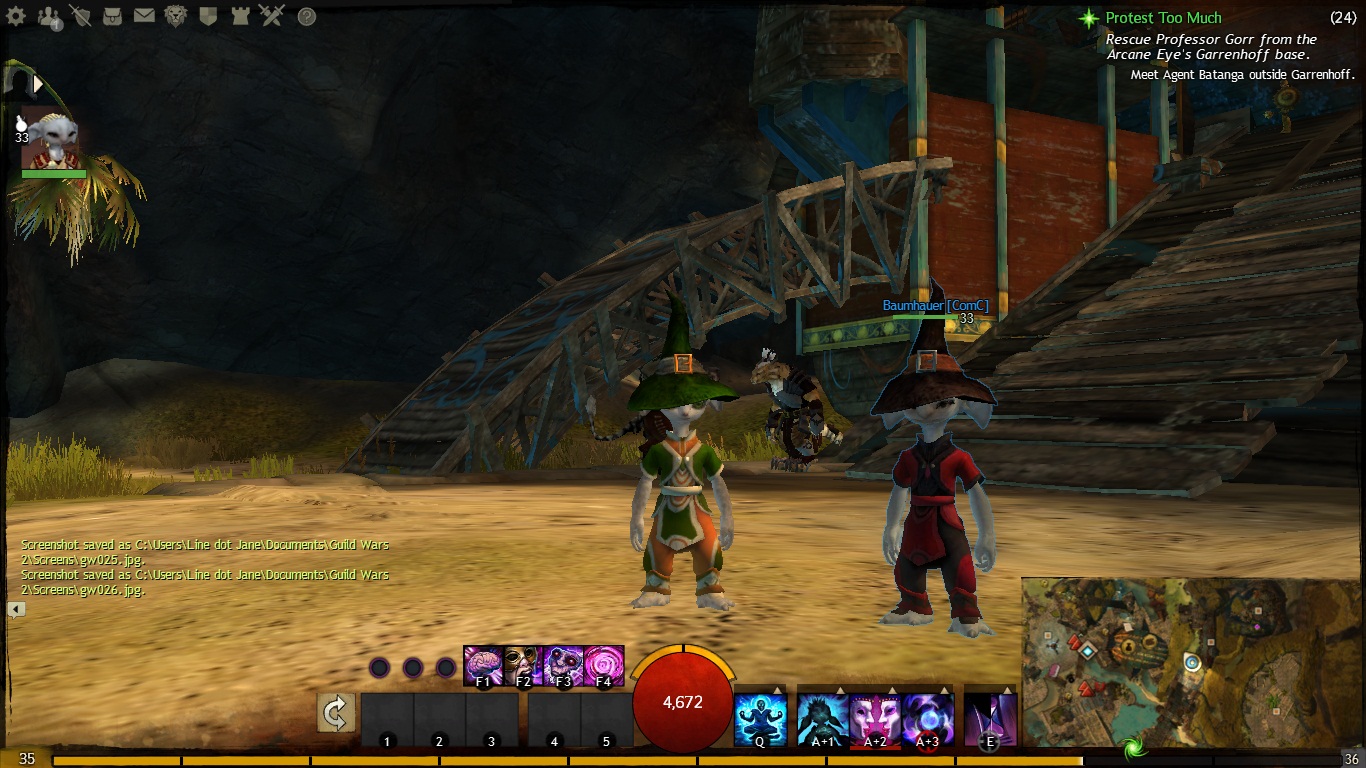The image size is (1366, 768).
Task: Open the guild shield panel
Action: coord(208,16)
